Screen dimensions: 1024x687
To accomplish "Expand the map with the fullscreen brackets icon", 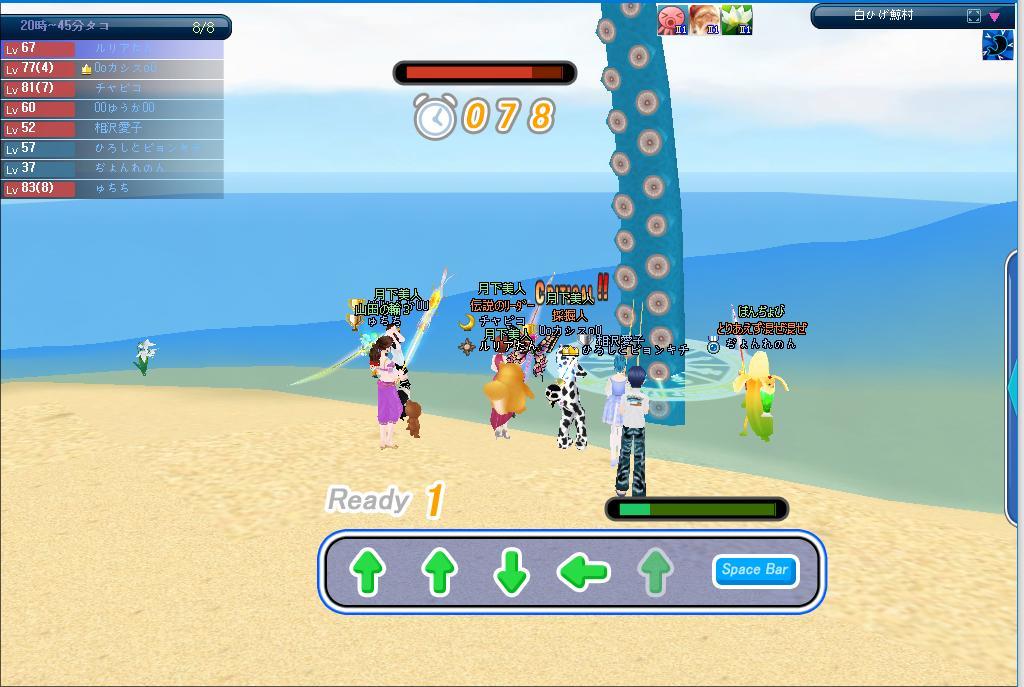I will pyautogui.click(x=974, y=16).
